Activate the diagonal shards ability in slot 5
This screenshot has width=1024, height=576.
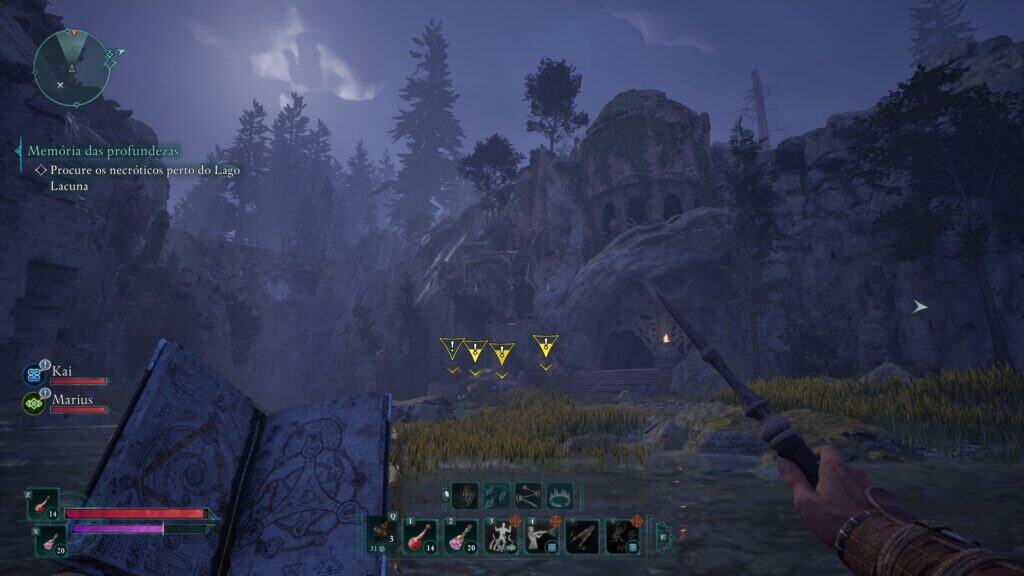582,536
